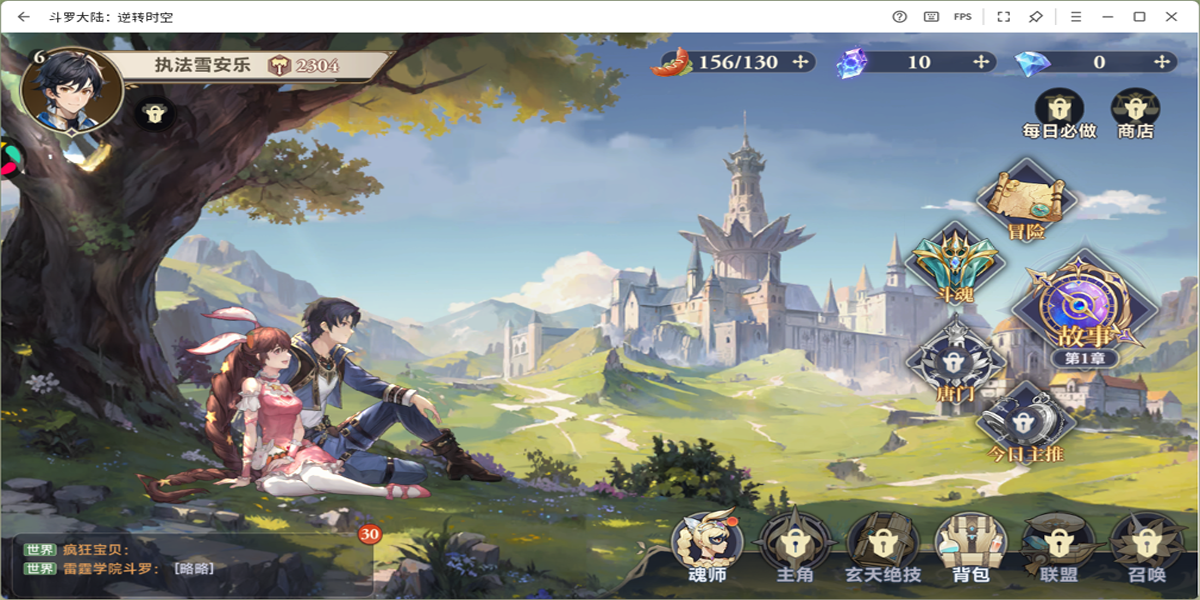The width and height of the screenshot is (1200, 600).
Task: Enter the 斗魂 arena
Action: (x=954, y=264)
